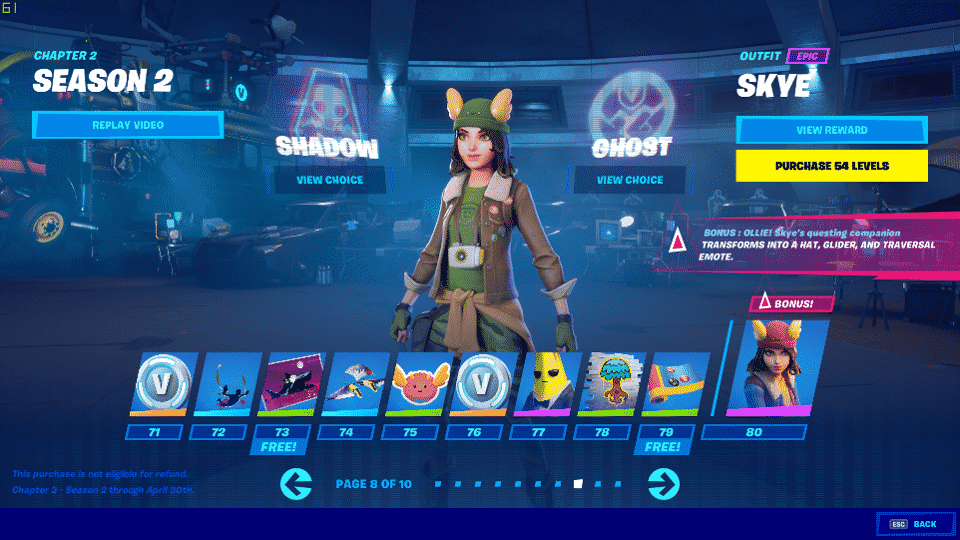Viewport: 960px width, 540px height.
Task: Go to the next battle pass page
Action: (x=663, y=484)
